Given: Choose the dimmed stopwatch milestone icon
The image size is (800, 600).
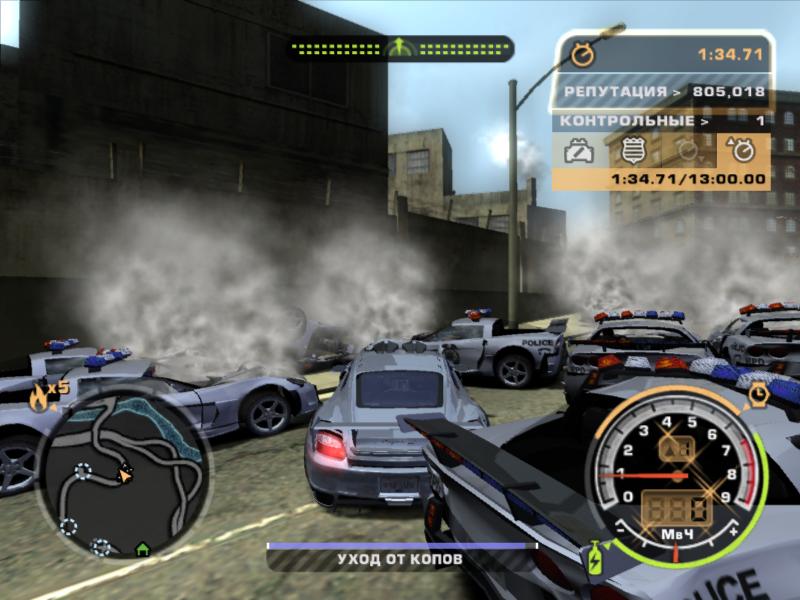Looking at the screenshot, I should [x=688, y=151].
